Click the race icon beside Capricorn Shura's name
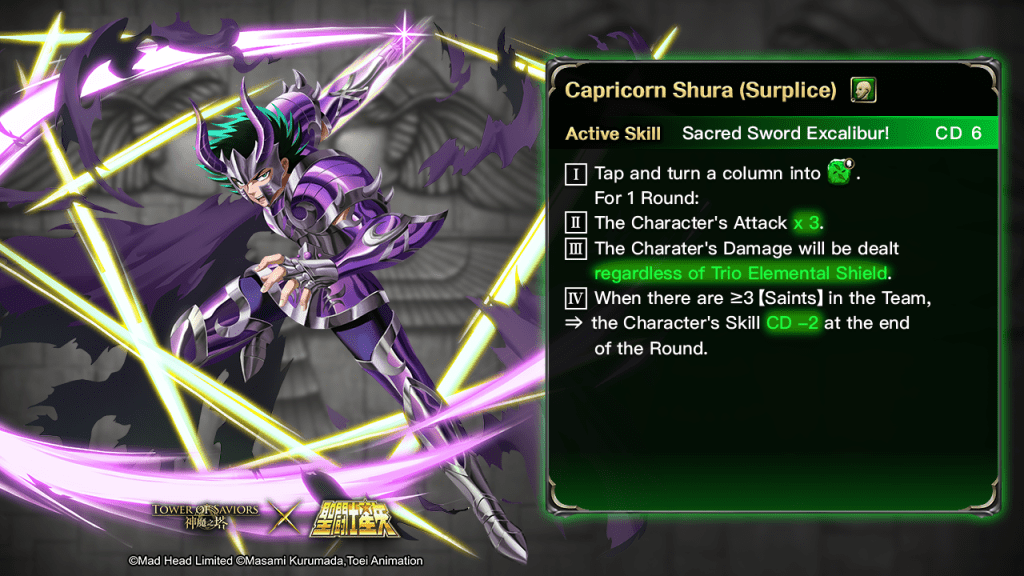The width and height of the screenshot is (1024, 576). (x=864, y=90)
